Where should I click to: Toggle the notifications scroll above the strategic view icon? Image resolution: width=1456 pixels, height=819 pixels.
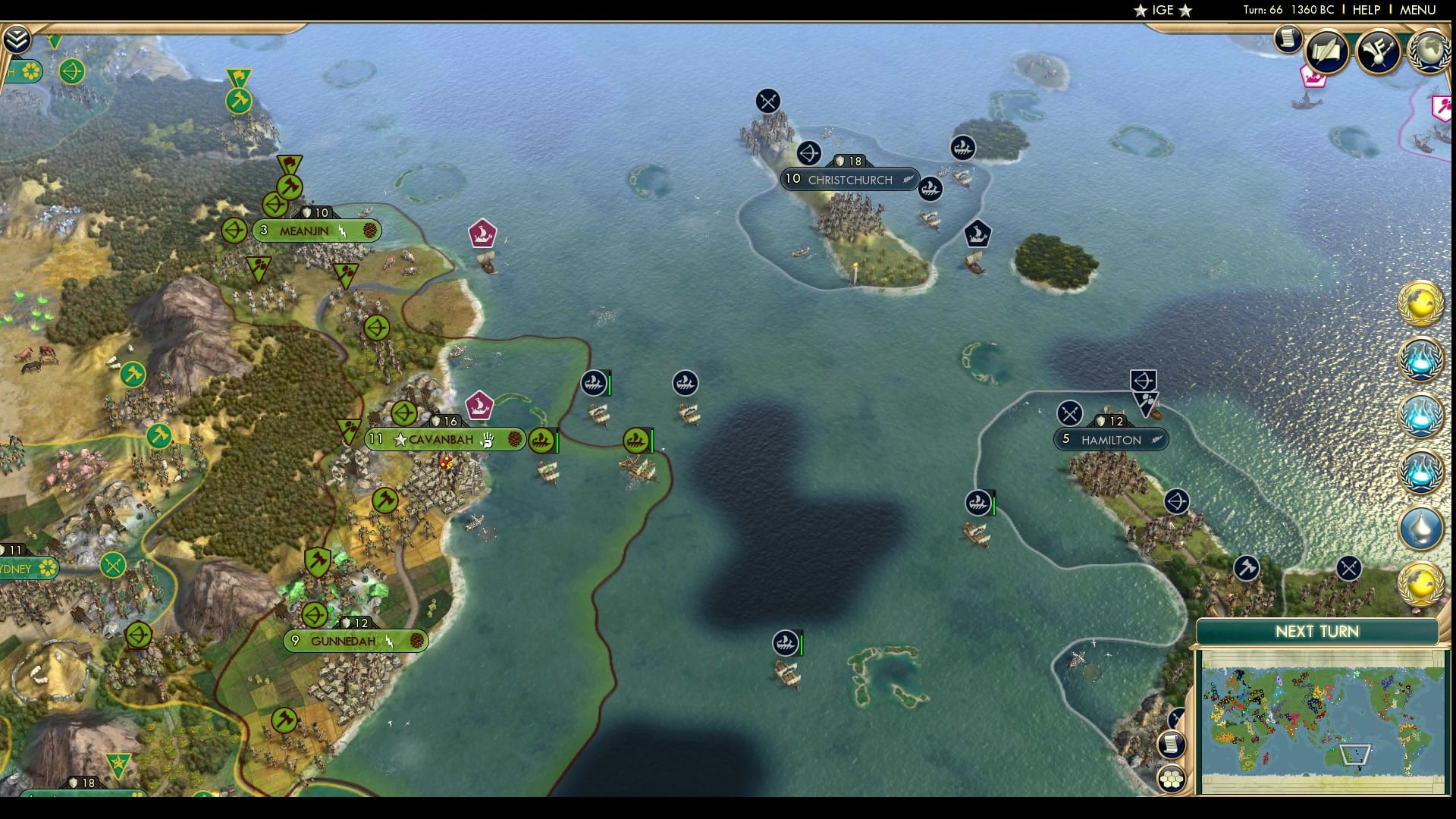point(1172,744)
